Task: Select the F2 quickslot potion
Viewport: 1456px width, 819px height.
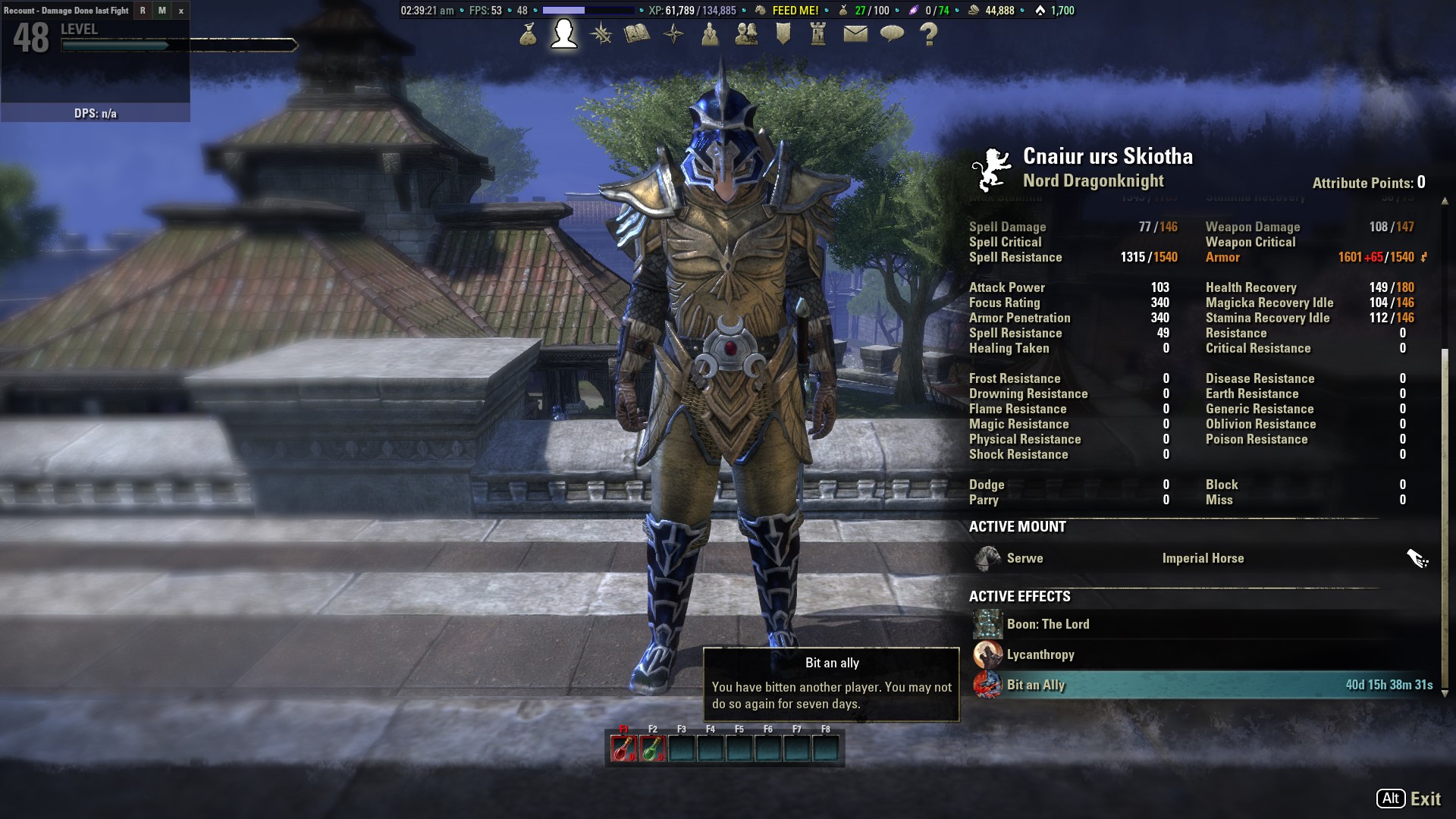Action: (652, 748)
